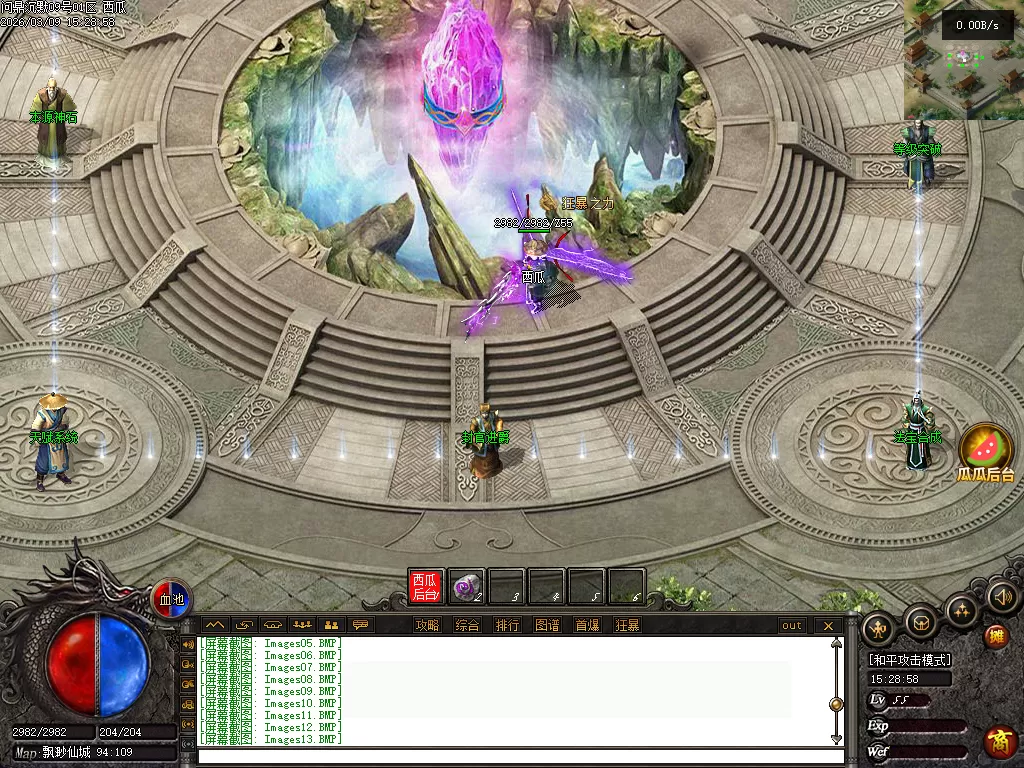Select the 首爆 tab
The width and height of the screenshot is (1024, 768).
pos(587,626)
